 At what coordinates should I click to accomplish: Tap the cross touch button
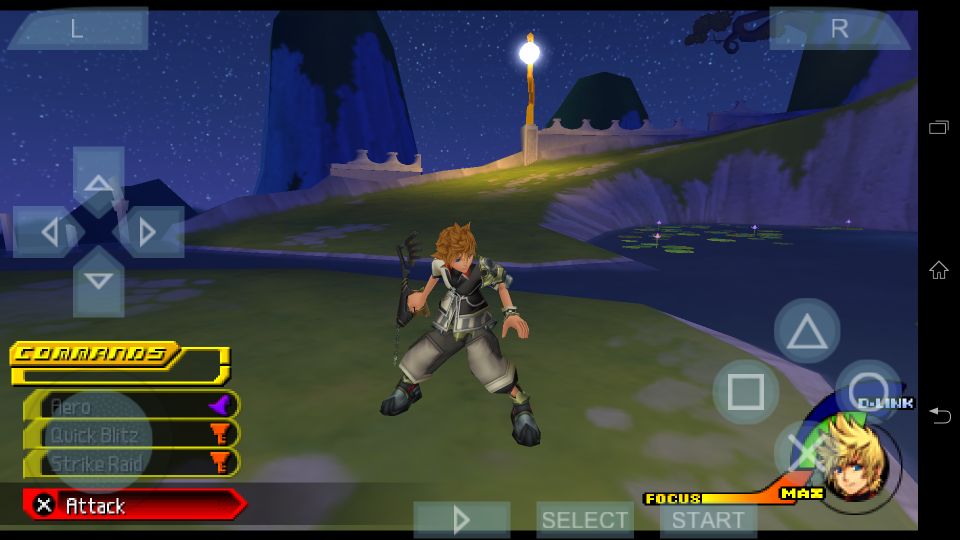coord(806,450)
